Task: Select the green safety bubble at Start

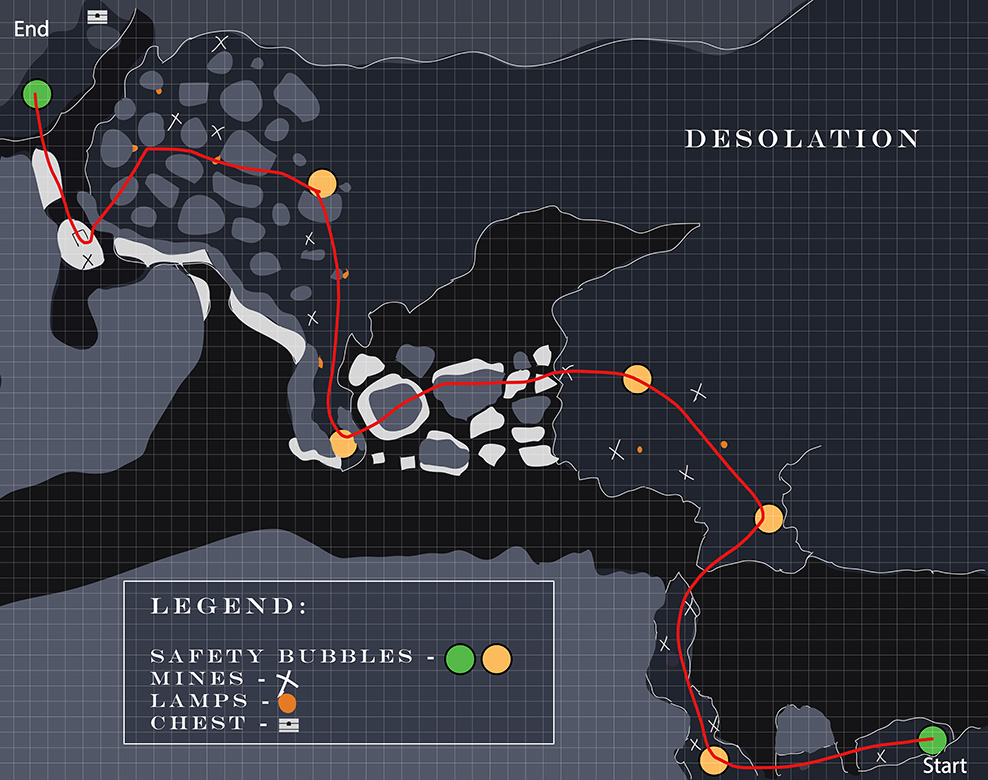Action: tap(932, 740)
